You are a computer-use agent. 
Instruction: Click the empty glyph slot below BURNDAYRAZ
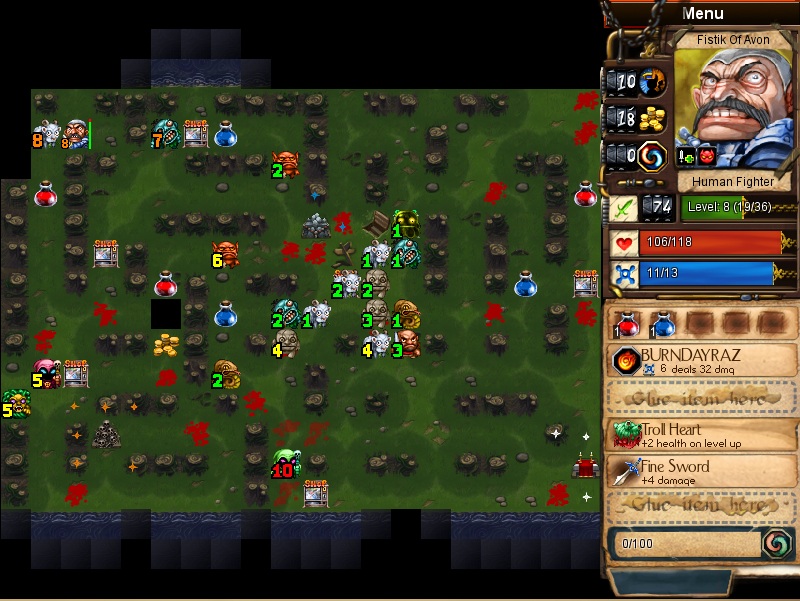702,397
